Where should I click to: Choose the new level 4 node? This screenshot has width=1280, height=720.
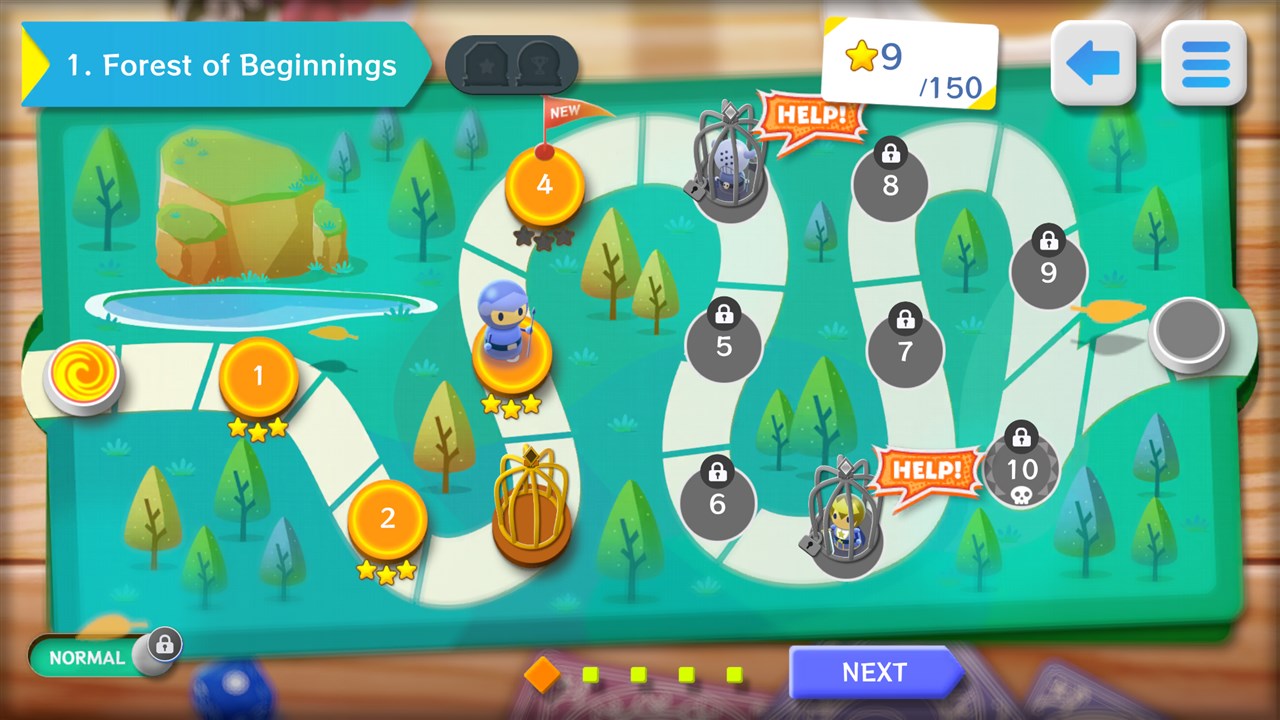tap(544, 185)
